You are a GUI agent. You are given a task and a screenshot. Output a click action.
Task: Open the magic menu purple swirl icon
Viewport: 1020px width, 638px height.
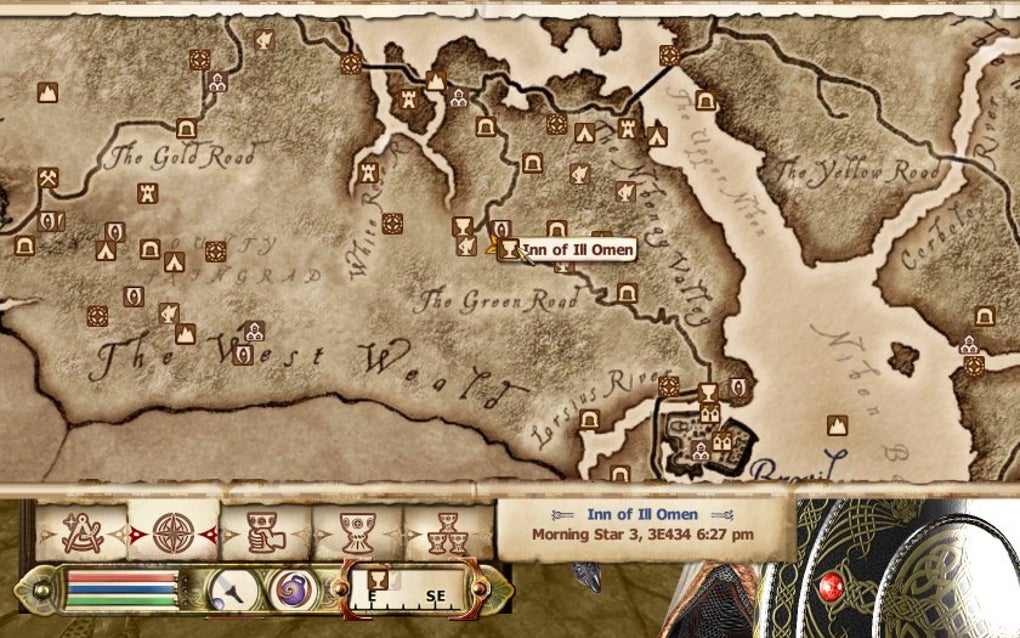coord(293,590)
